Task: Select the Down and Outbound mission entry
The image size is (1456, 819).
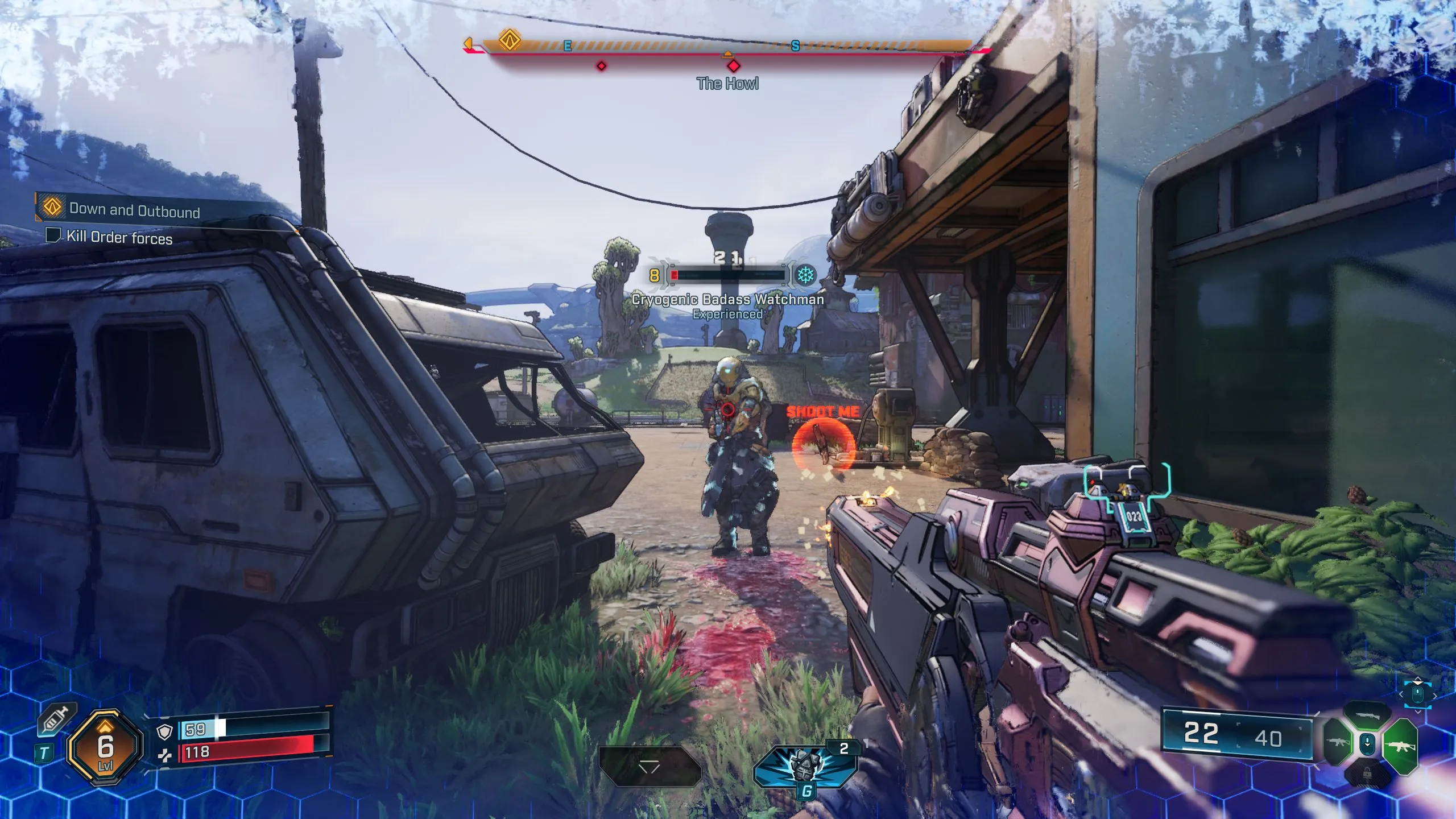Action: (x=135, y=210)
